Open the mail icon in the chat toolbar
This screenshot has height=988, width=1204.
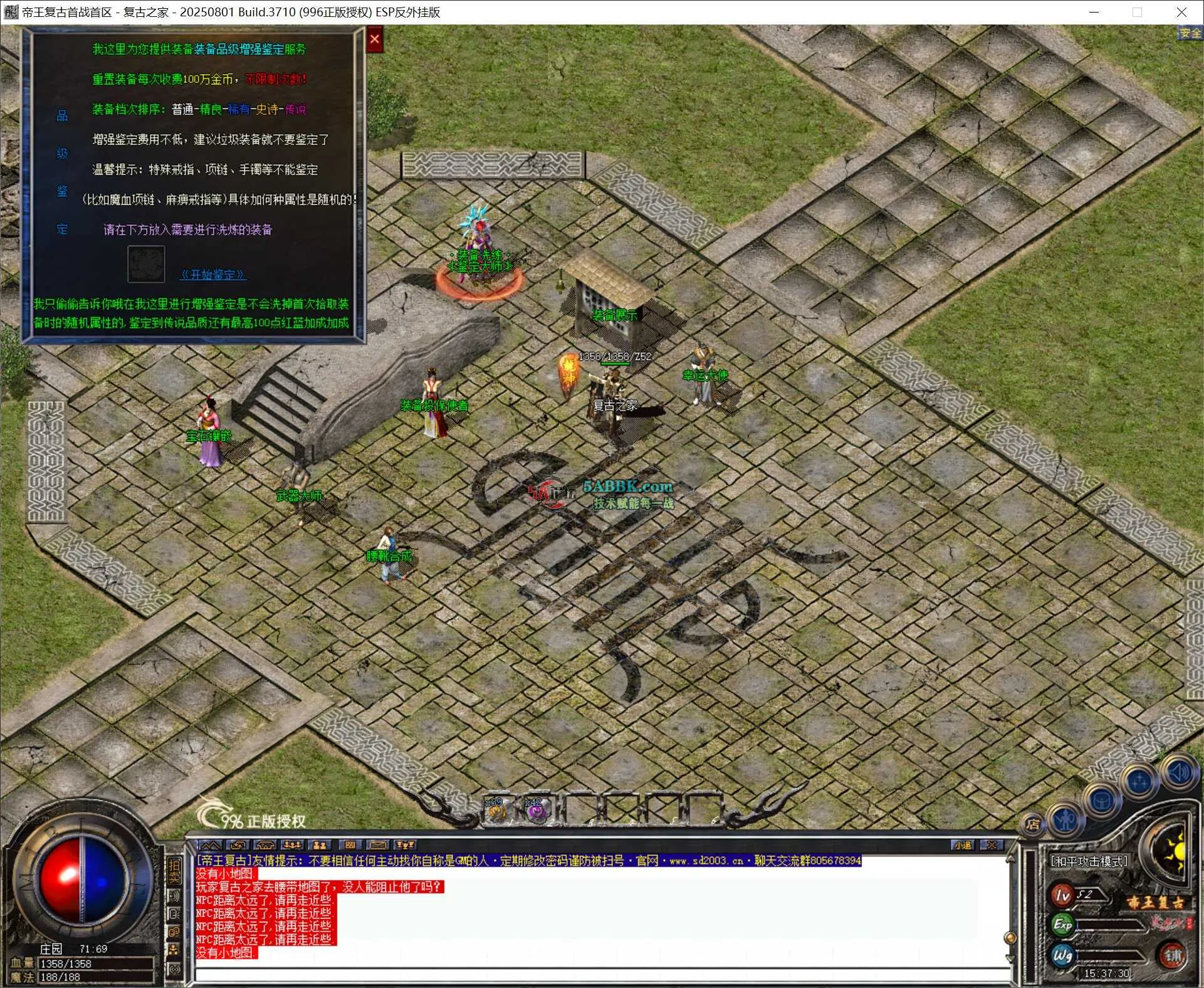(377, 846)
